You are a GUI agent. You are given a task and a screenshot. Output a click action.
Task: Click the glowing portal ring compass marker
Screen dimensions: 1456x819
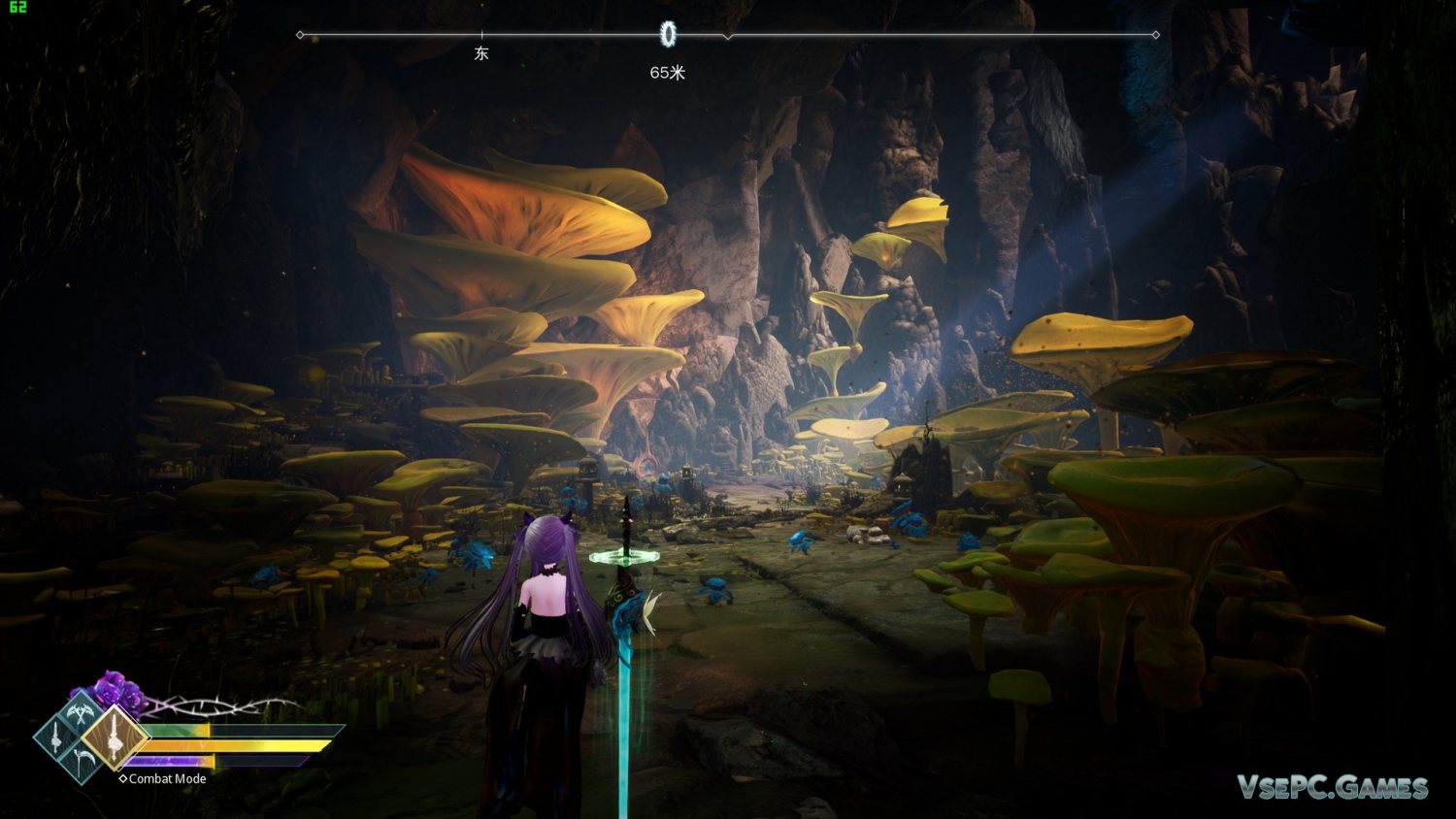point(668,35)
